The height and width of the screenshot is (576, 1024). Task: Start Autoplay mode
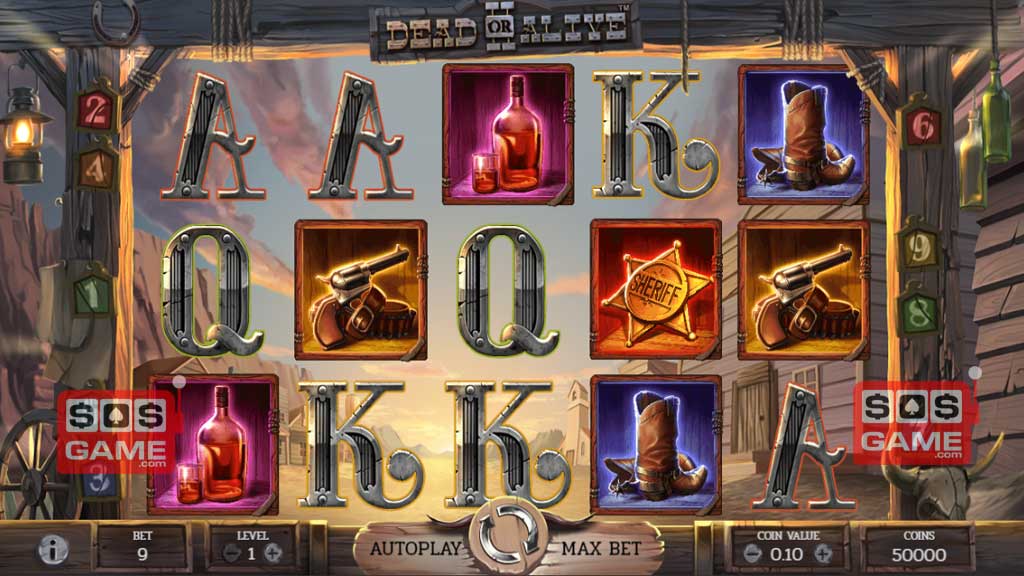(x=416, y=548)
